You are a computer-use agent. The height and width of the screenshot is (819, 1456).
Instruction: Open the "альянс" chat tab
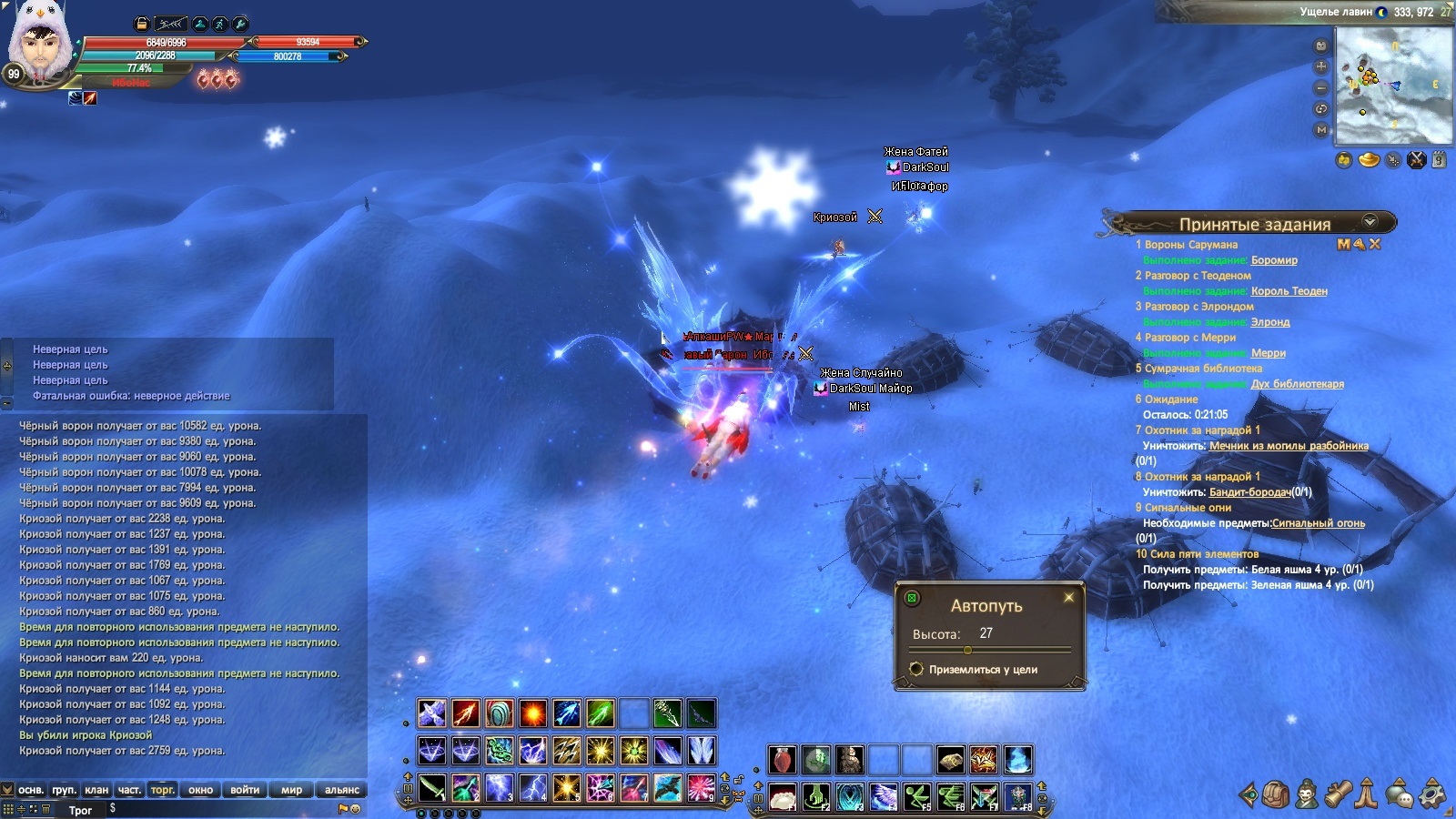coord(341,790)
